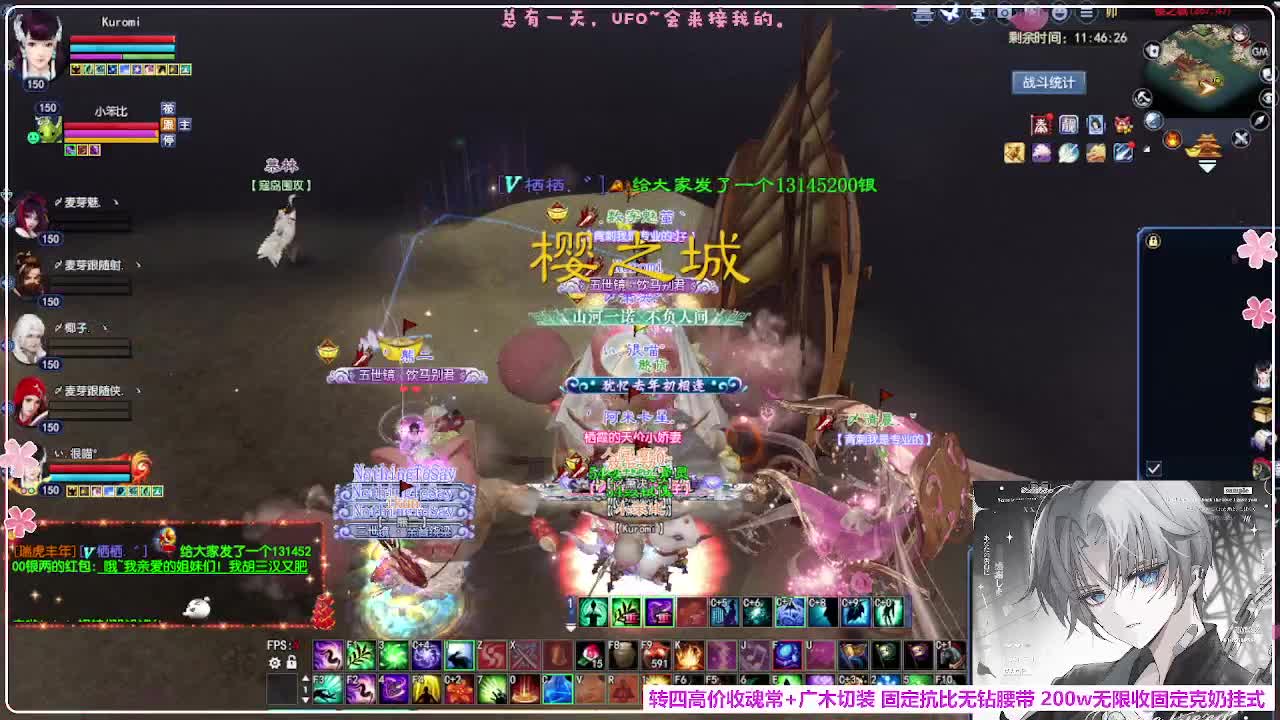Select the Kuromi character portrait
Screen dimensions: 1280x720
38,49
